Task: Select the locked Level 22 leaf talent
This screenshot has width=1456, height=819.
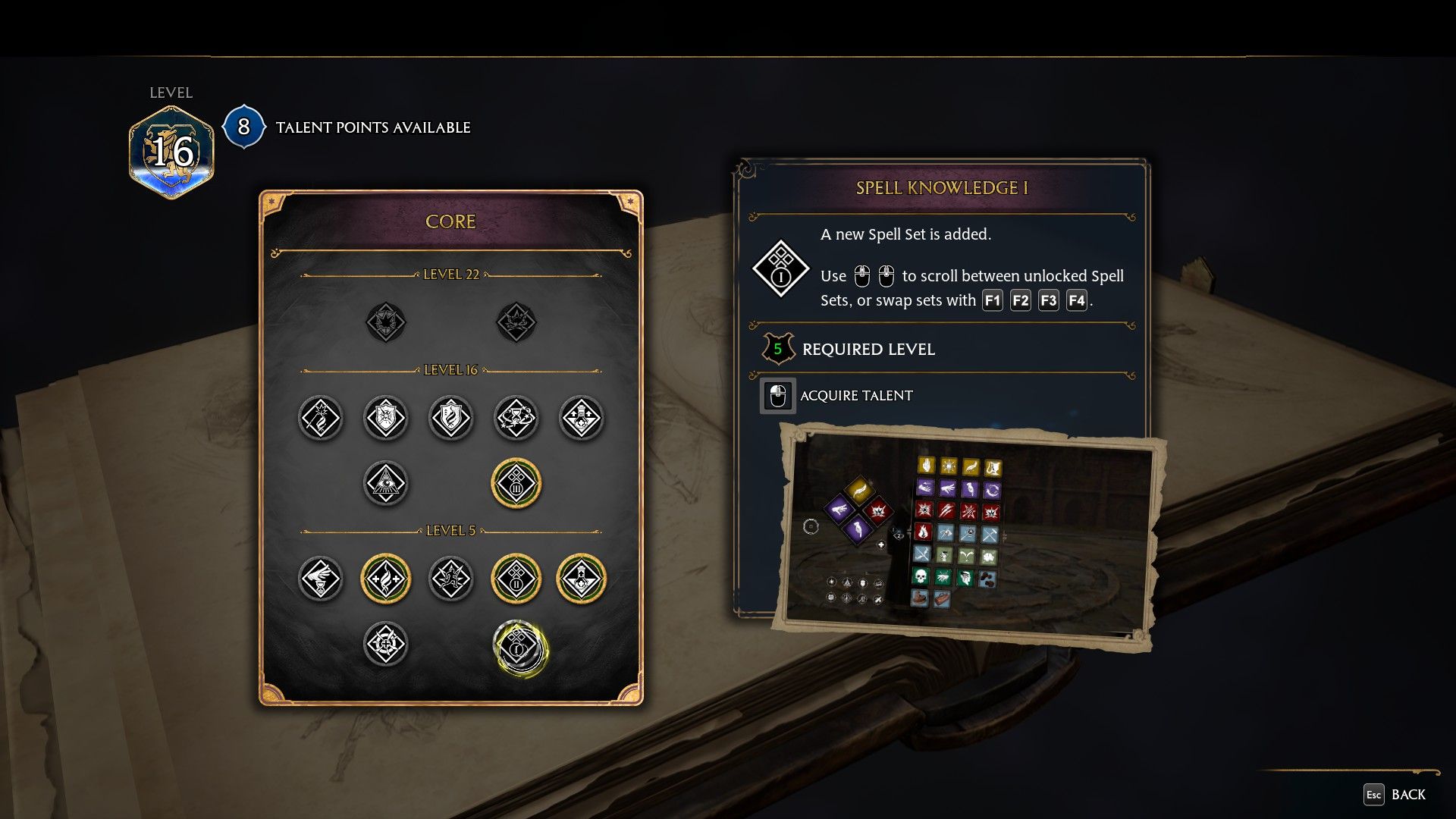Action: click(x=386, y=322)
